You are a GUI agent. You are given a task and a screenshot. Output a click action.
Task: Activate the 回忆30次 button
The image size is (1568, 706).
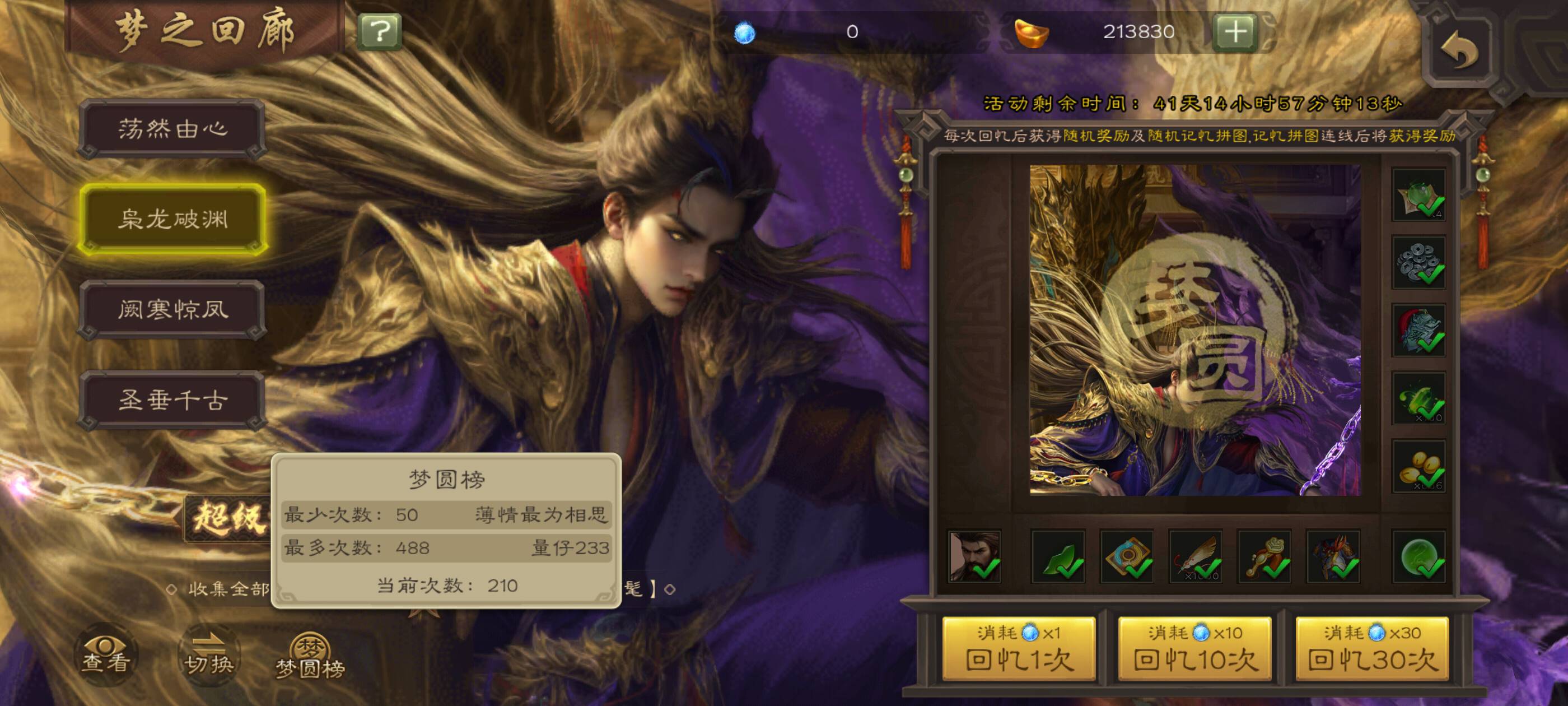(x=1372, y=649)
